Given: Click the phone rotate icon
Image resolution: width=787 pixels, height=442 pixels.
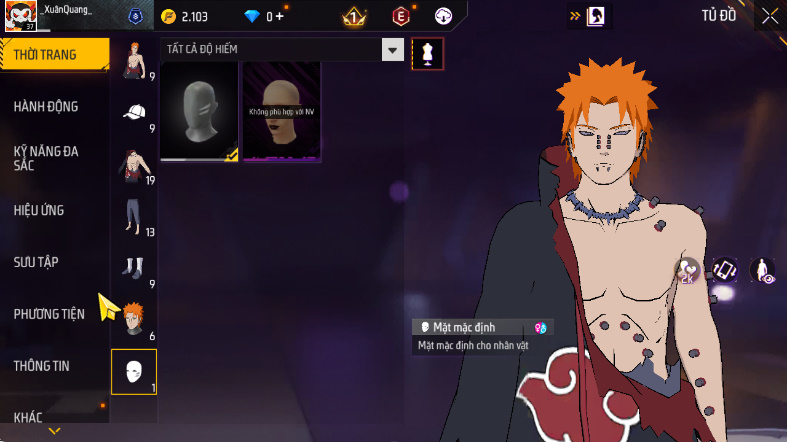Looking at the screenshot, I should pos(725,269).
